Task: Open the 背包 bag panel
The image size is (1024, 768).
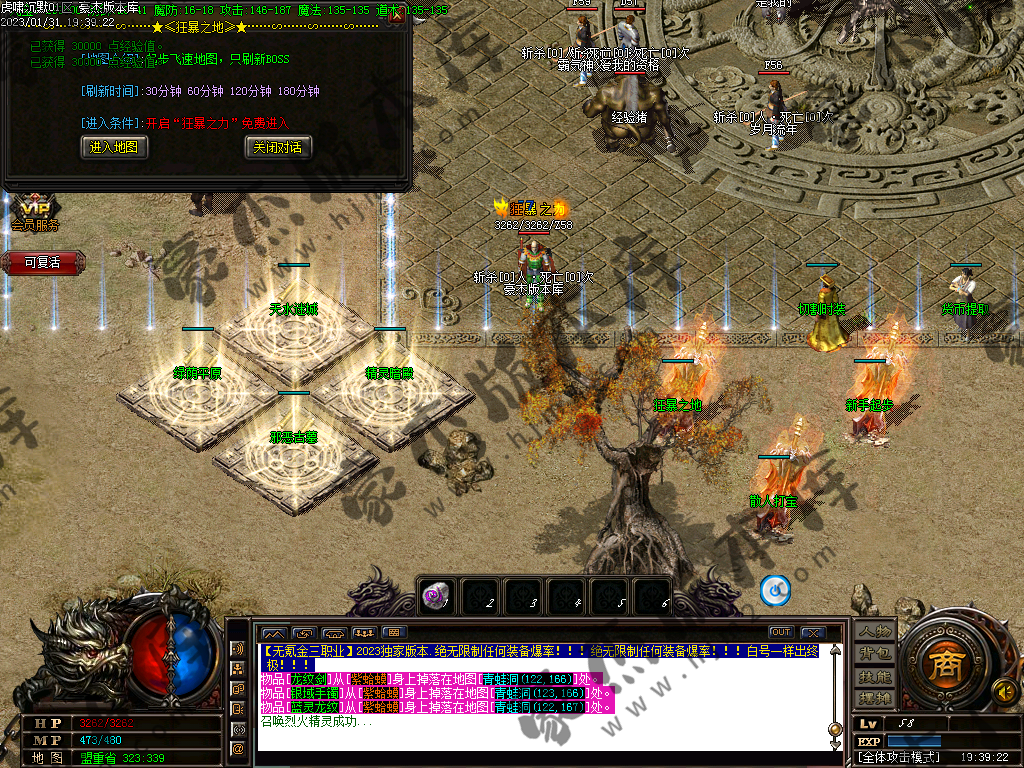Action: (874, 653)
